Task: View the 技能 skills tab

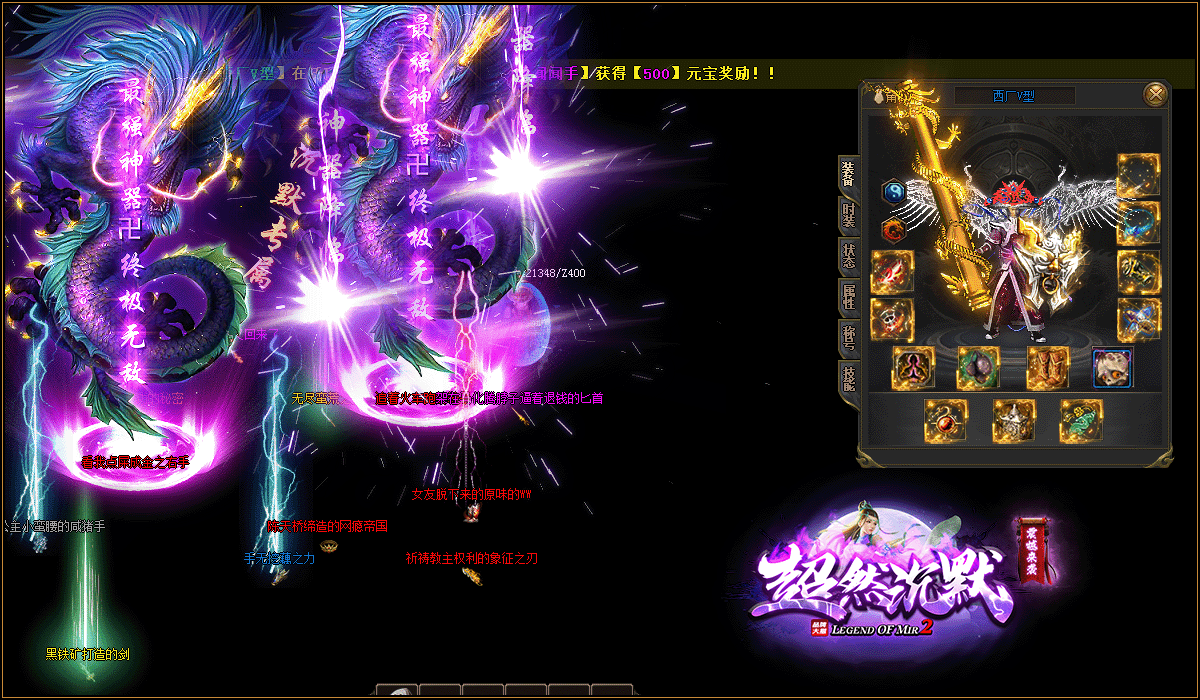Action: 848,378
